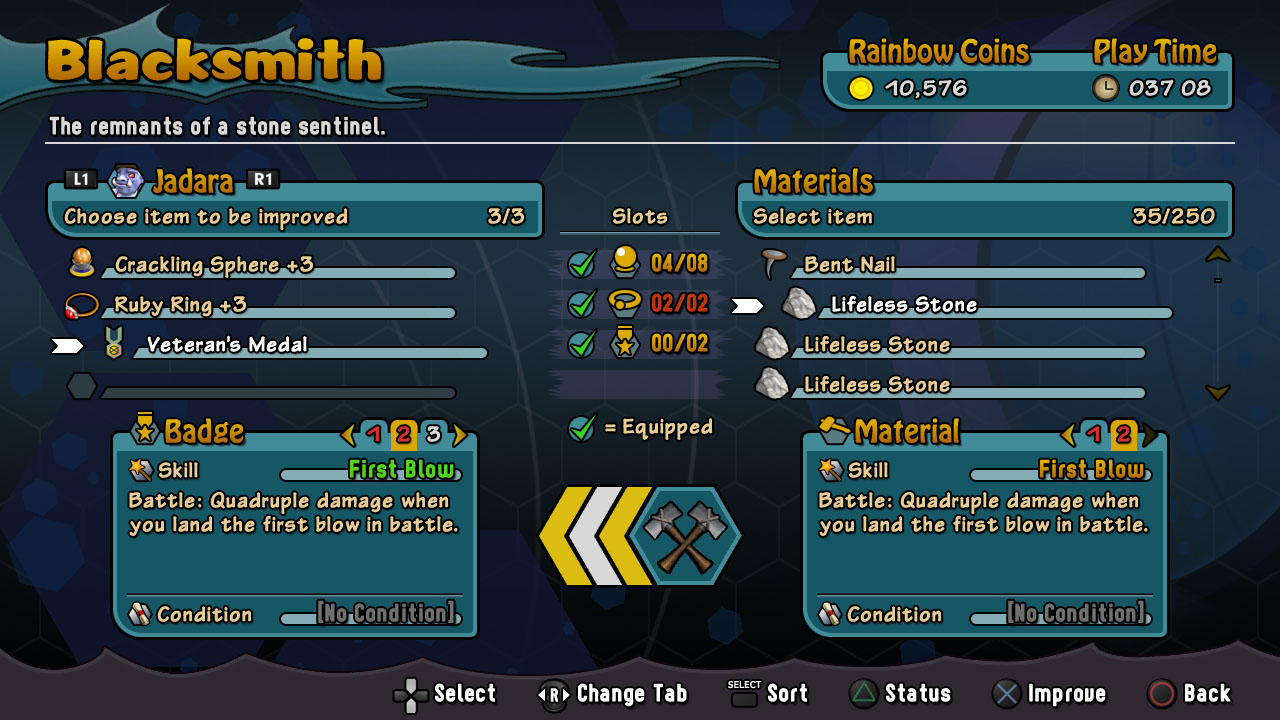This screenshot has width=1280, height=720.
Task: Open Material skill page 2
Action: (x=1123, y=434)
